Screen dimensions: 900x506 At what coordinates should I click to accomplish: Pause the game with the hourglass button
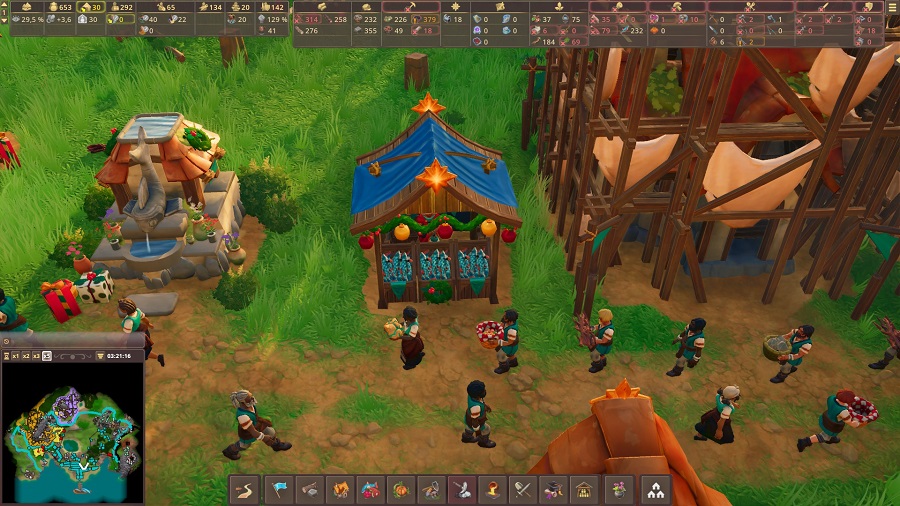pos(6,356)
